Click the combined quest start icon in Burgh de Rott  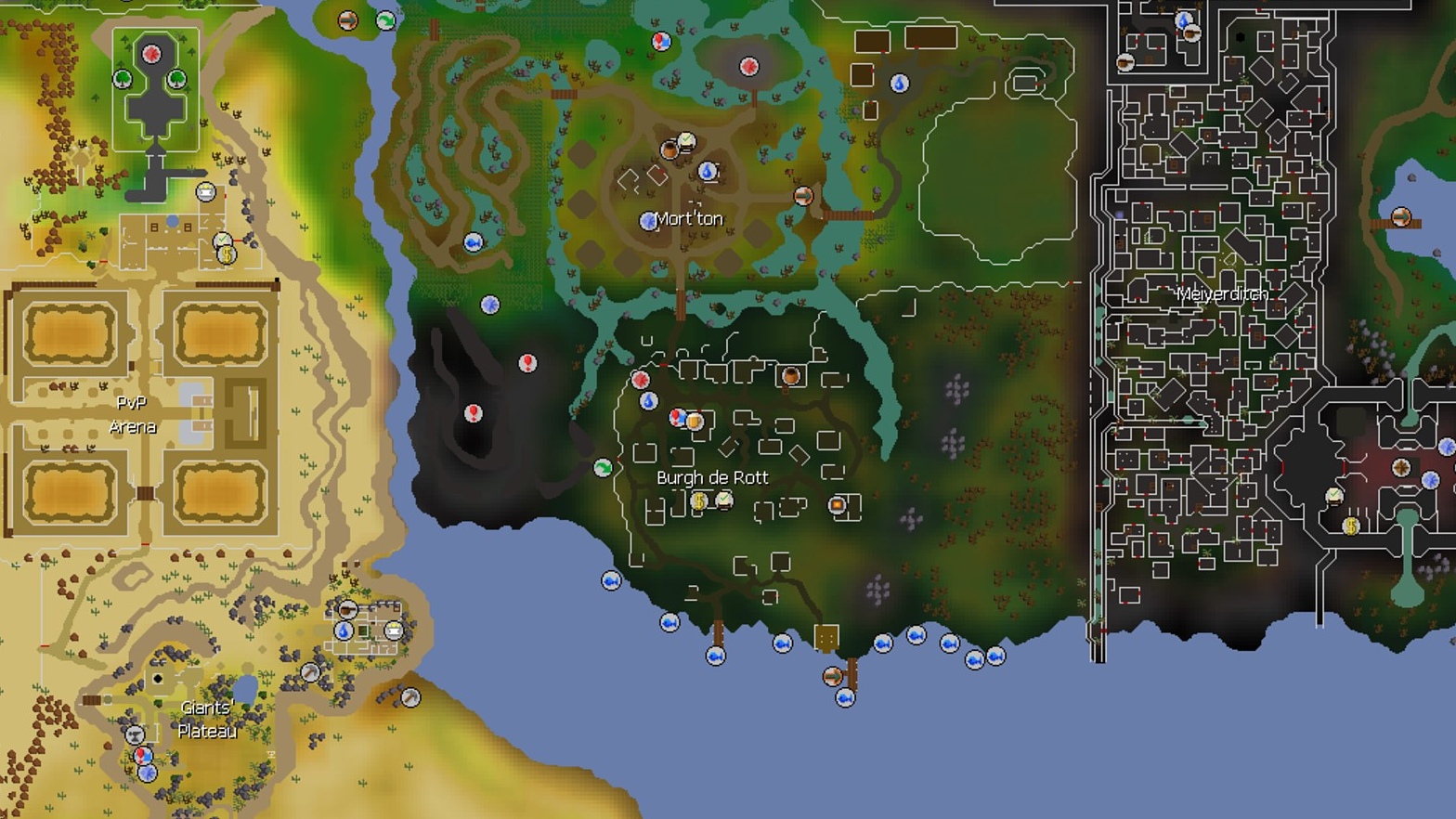[x=676, y=417]
